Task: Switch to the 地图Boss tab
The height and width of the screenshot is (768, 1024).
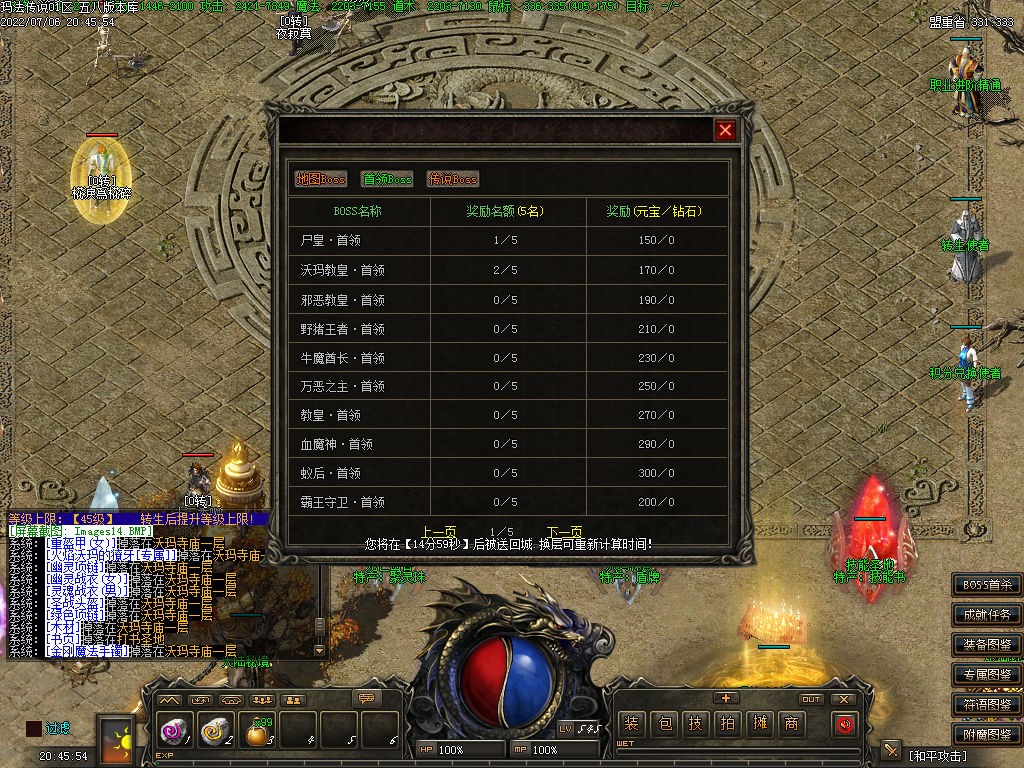Action: (321, 179)
